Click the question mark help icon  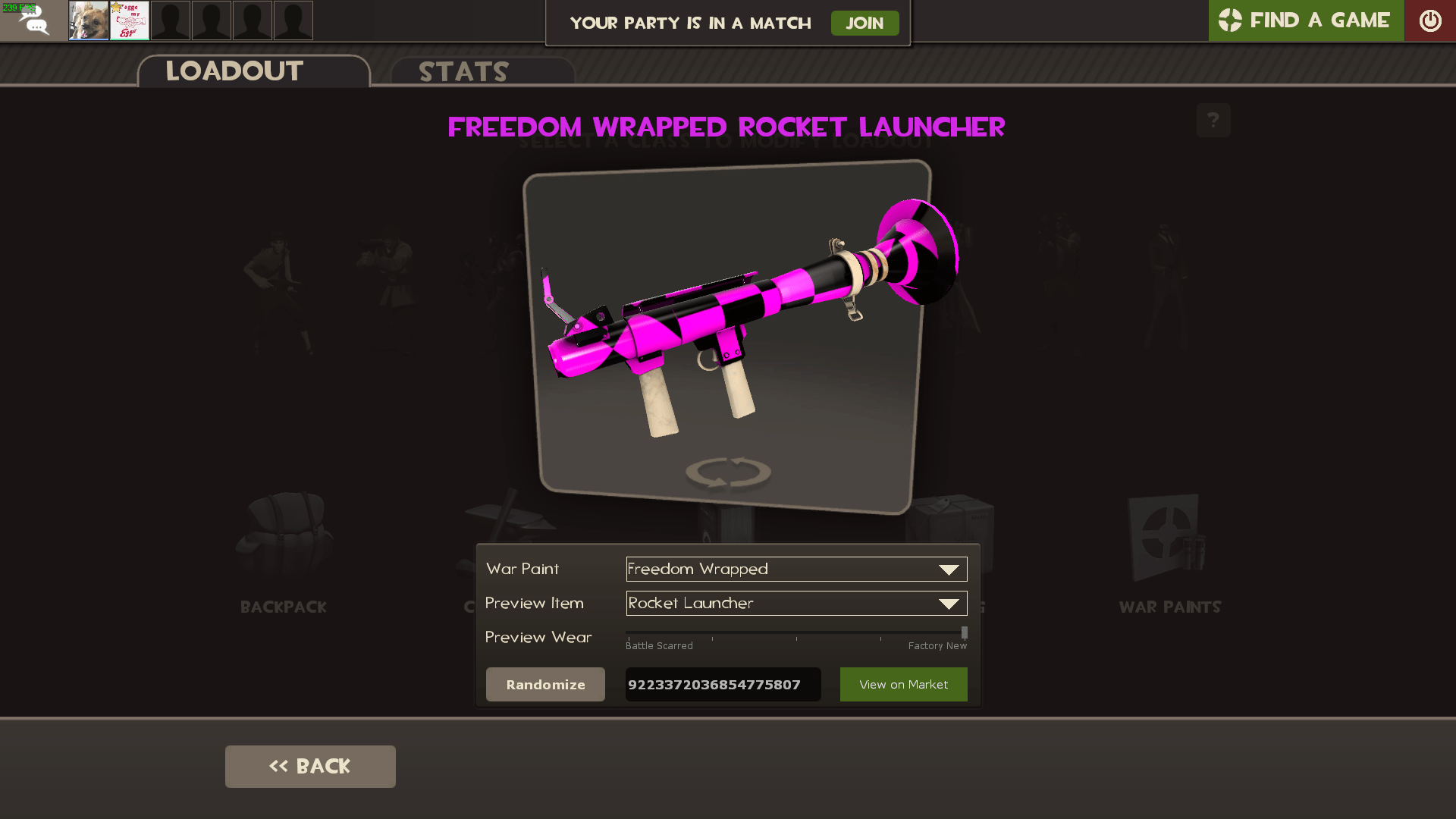point(1213,120)
